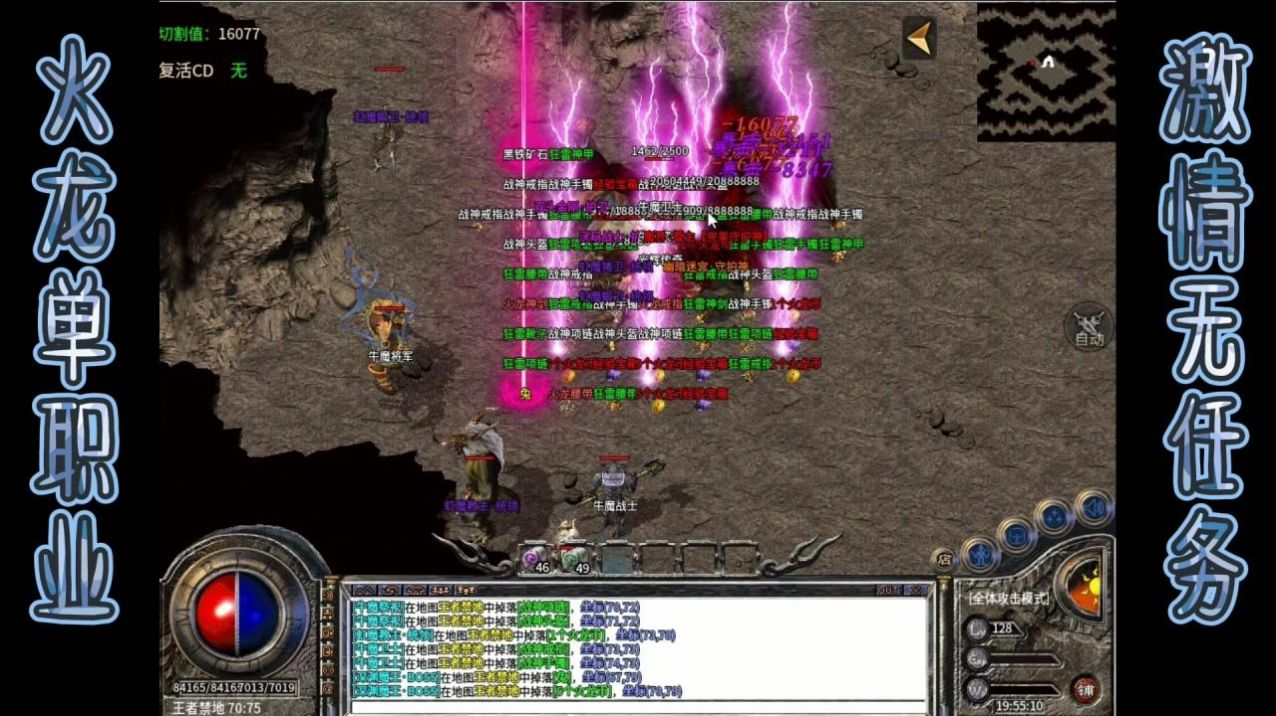Open the 店 shop button
1276x716 pixels.
point(943,560)
